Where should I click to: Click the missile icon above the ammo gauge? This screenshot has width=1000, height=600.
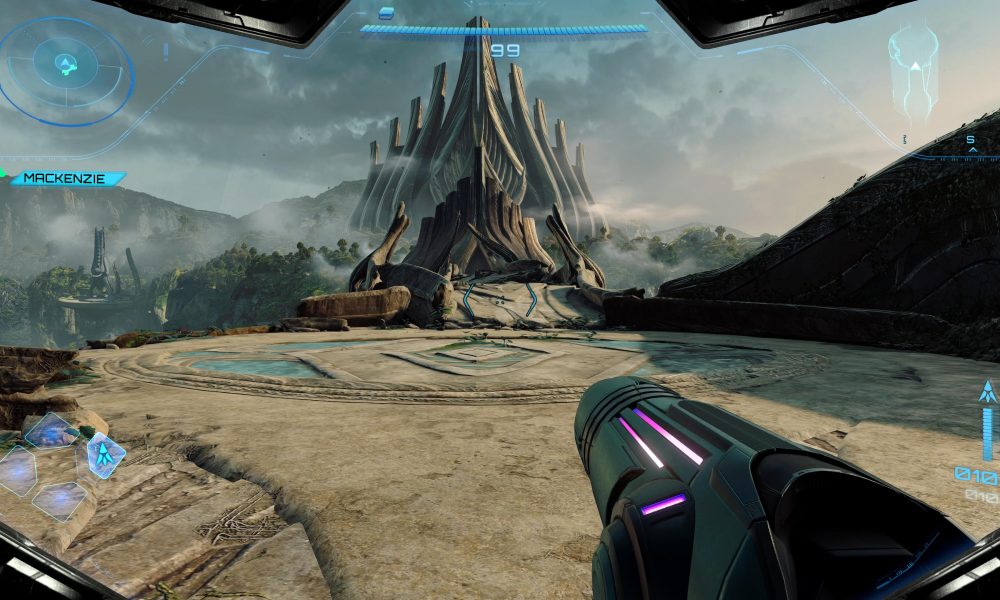pos(988,392)
